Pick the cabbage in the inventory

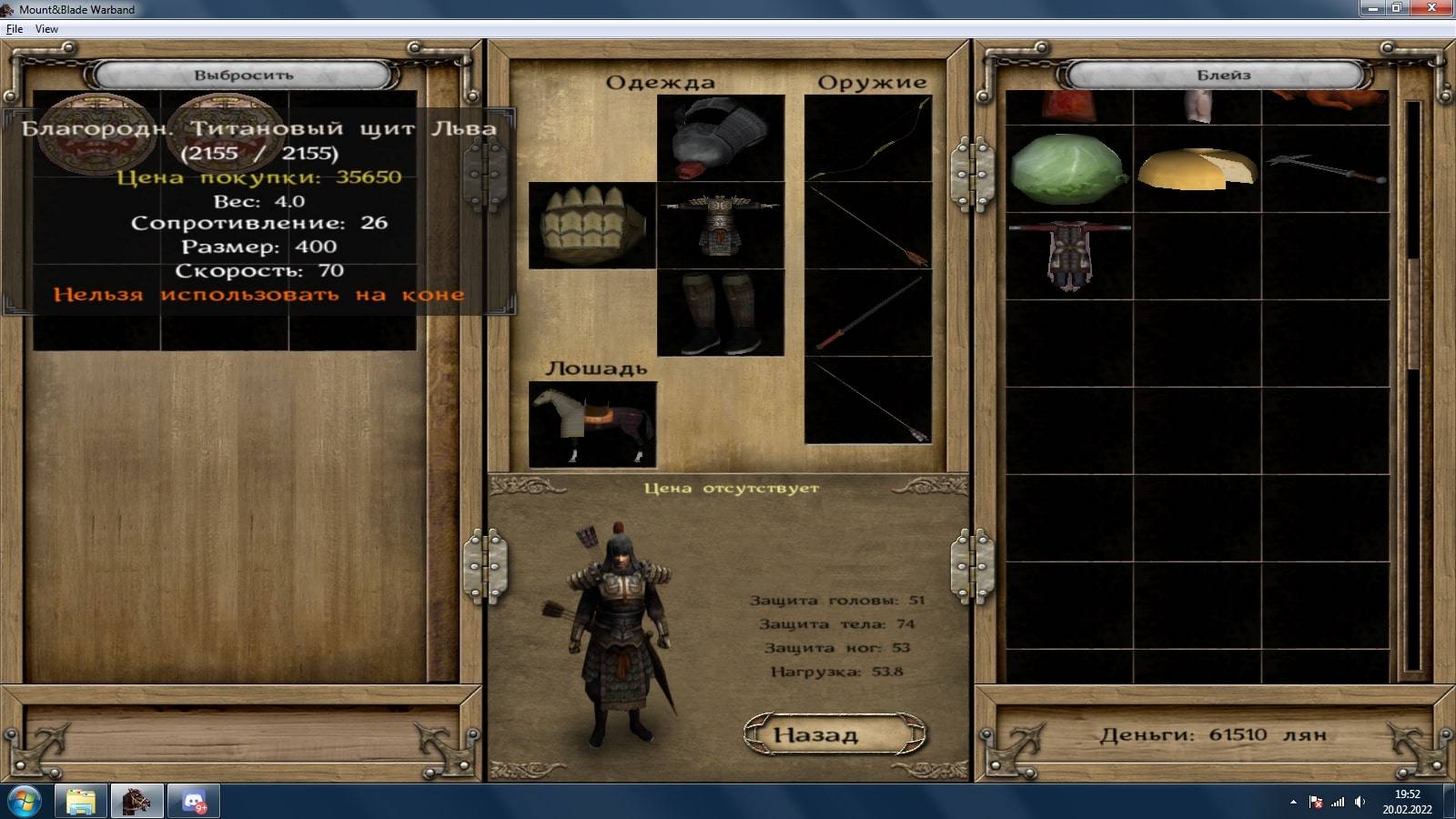pyautogui.click(x=1068, y=168)
